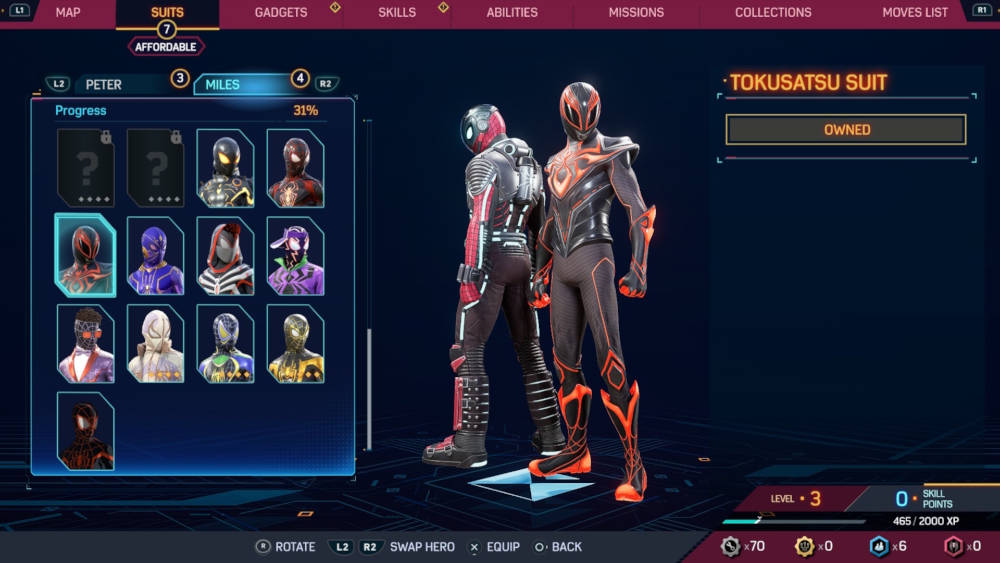1000x563 pixels.
Task: Open the Map tab
Action: pyautogui.click(x=68, y=13)
